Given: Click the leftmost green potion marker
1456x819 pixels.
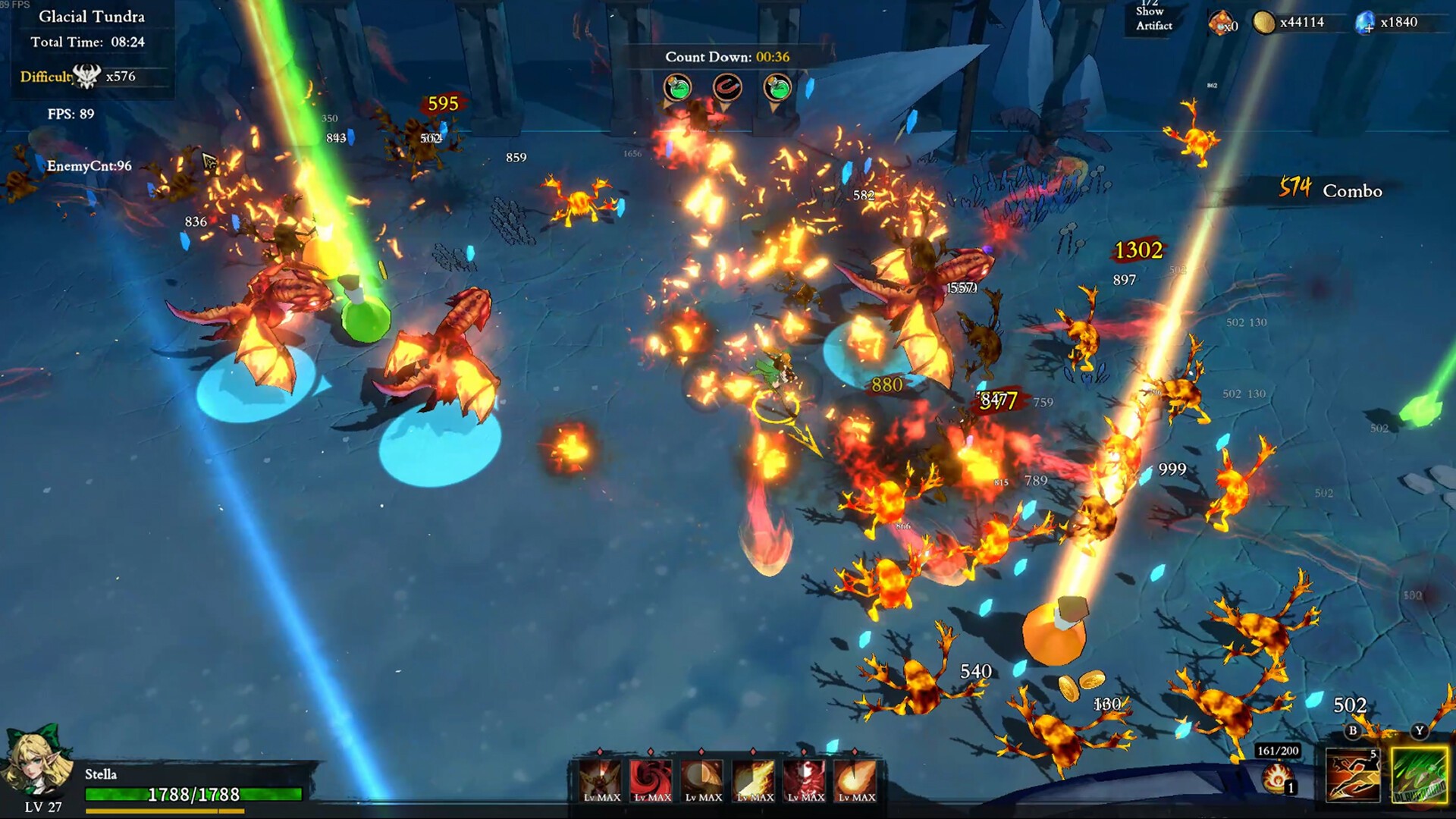Looking at the screenshot, I should click(676, 86).
